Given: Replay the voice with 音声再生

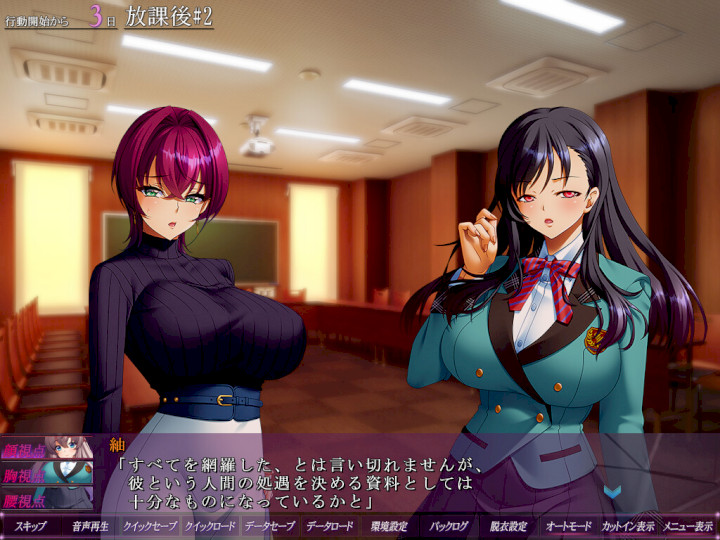Looking at the screenshot, I should (x=90, y=526).
